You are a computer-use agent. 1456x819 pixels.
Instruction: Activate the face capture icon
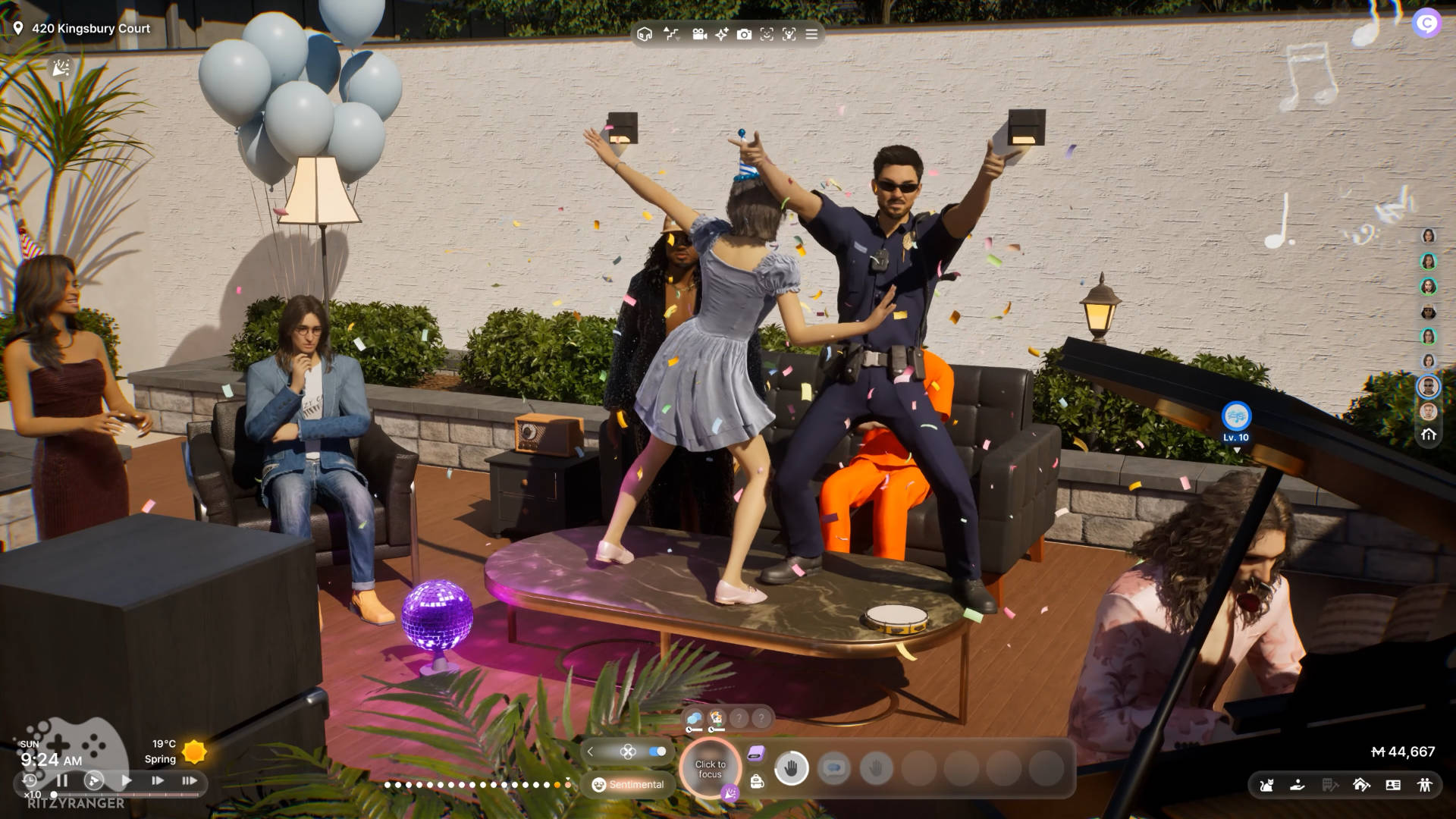[767, 34]
